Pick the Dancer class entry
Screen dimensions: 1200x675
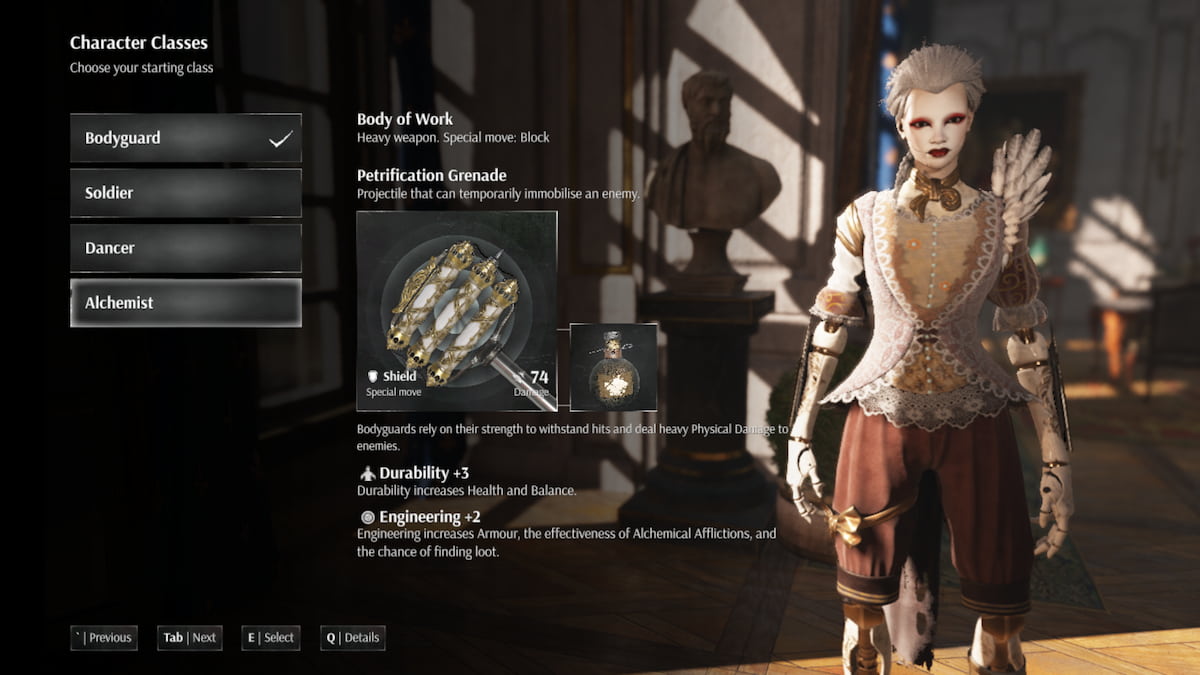coord(185,248)
